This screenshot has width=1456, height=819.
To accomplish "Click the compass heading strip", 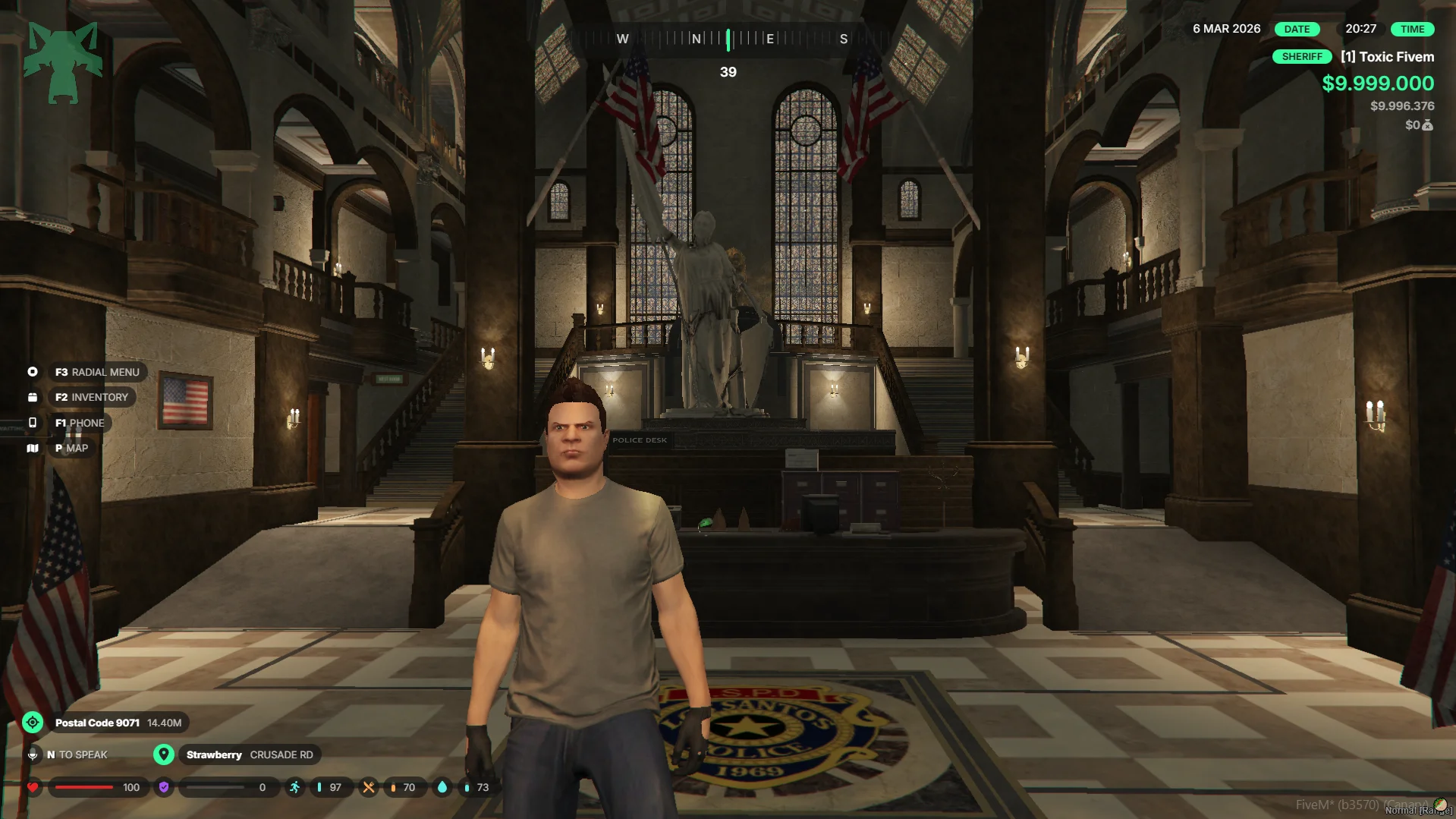I will 728,39.
